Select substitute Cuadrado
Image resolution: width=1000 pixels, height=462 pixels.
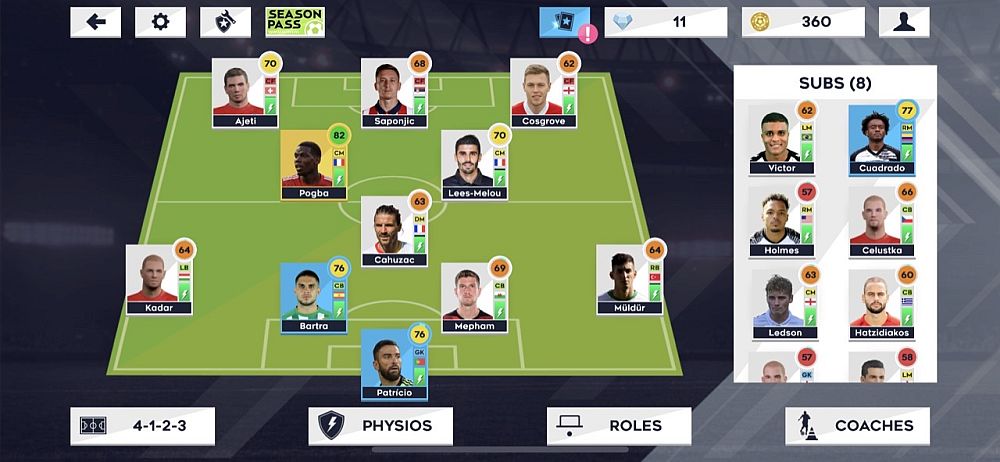coord(880,142)
